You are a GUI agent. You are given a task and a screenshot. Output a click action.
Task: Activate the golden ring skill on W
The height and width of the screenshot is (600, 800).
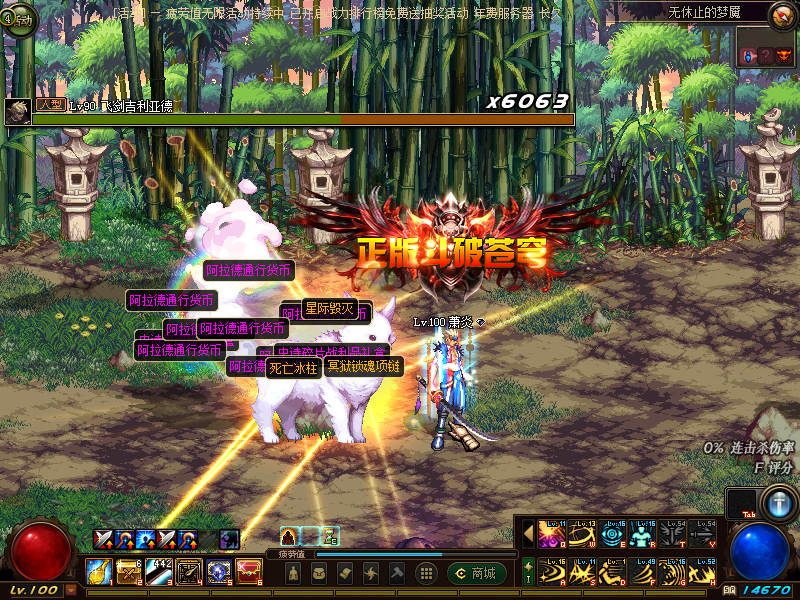coord(584,534)
